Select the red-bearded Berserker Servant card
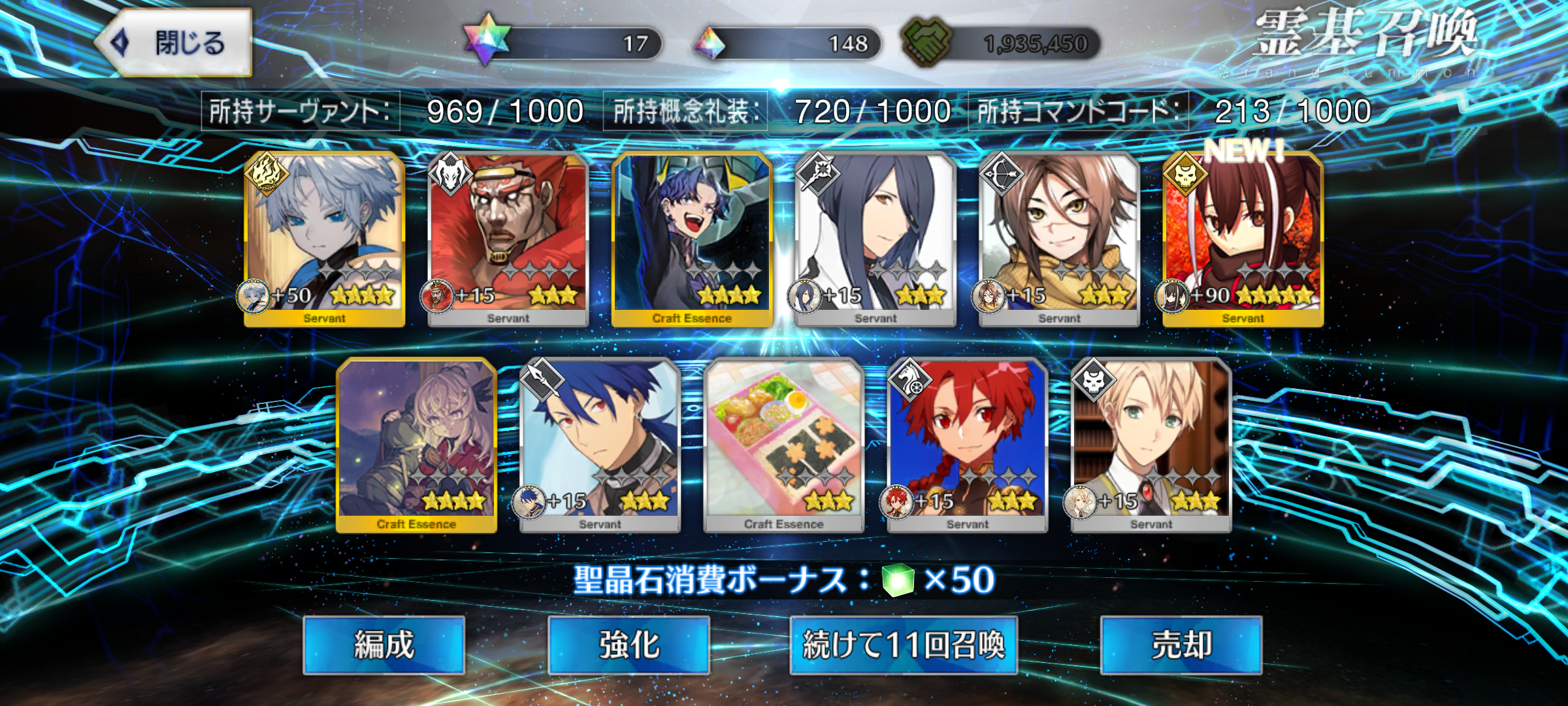This screenshot has height=706, width=1568. tap(508, 239)
